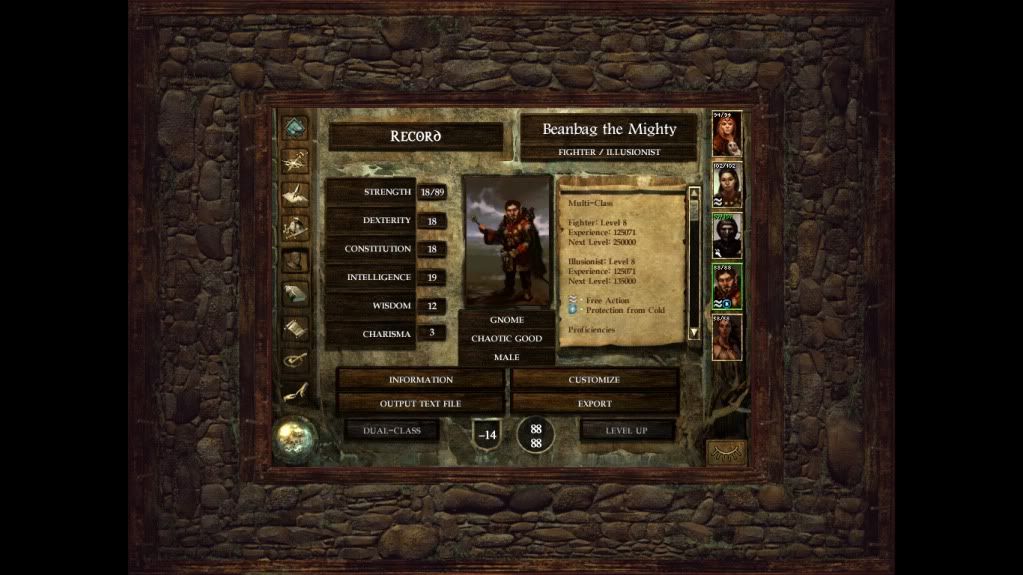Select the green-highlighted gnome party portrait
This screenshot has width=1023, height=575.
(x=727, y=287)
